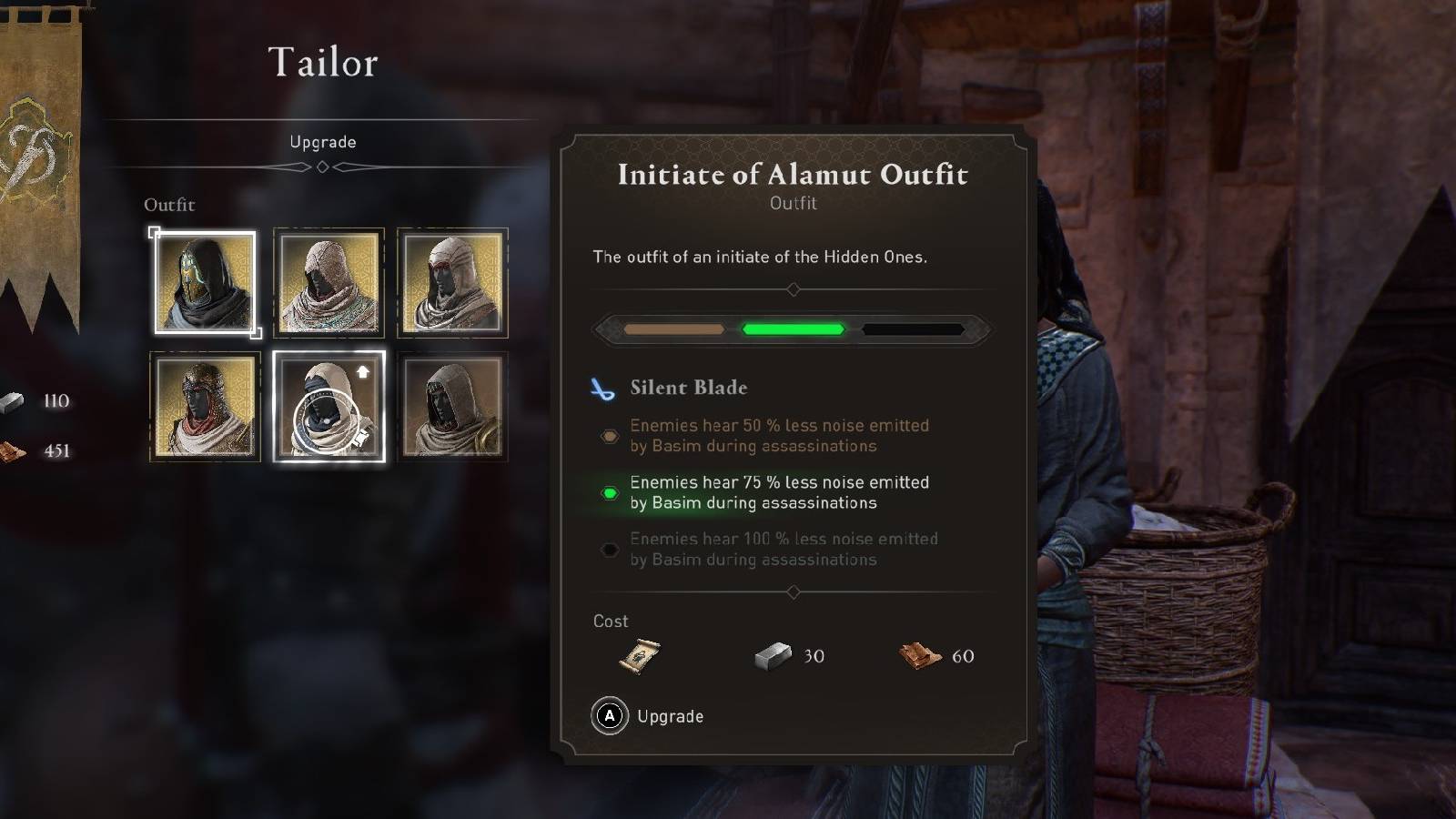Select the active green 75% noise tier hexagon
The image size is (1456, 819).
tap(608, 492)
